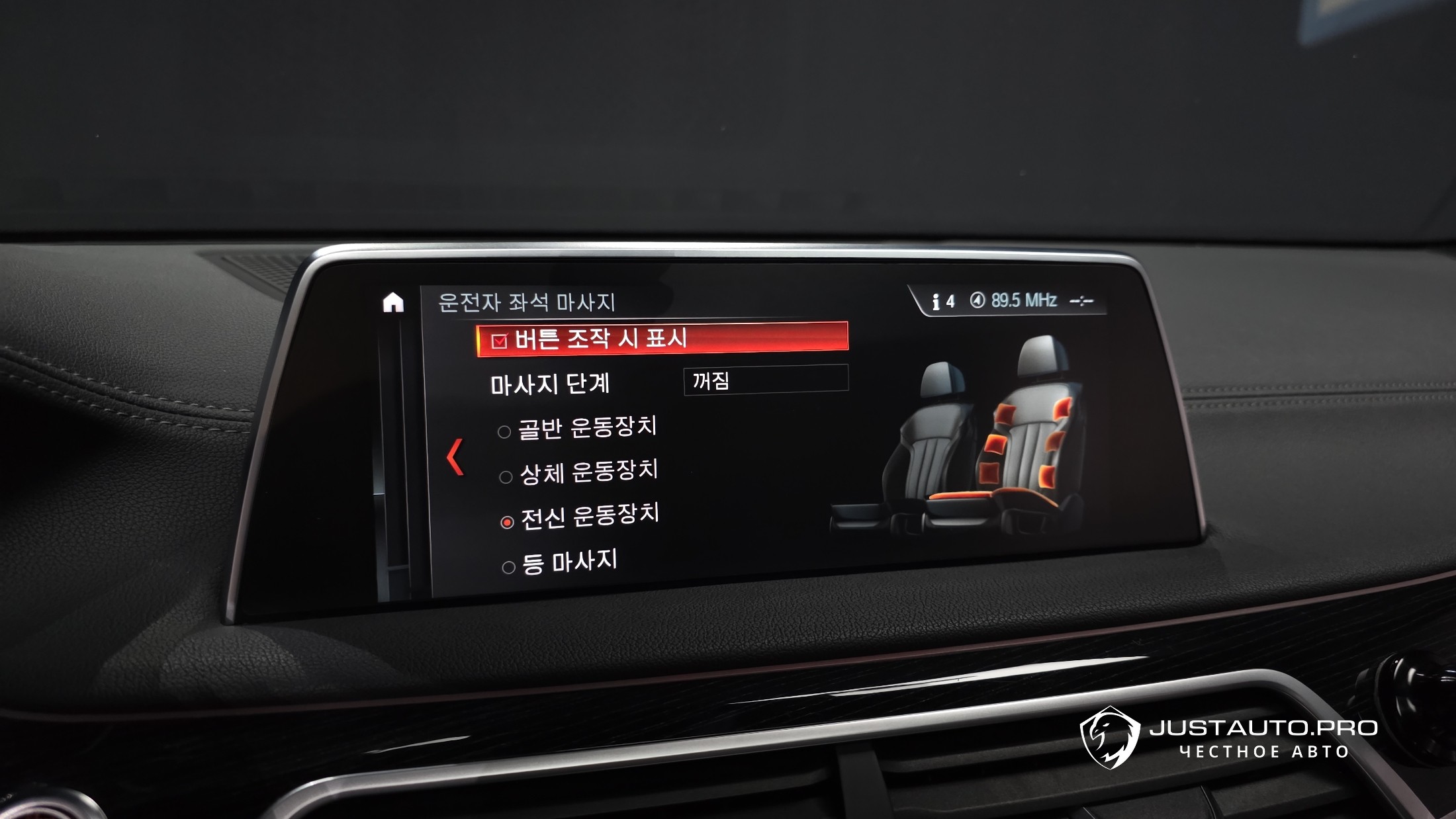1456x819 pixels.
Task: Open the 마사지 단계 level field showing 꺼짐
Action: coord(766,380)
